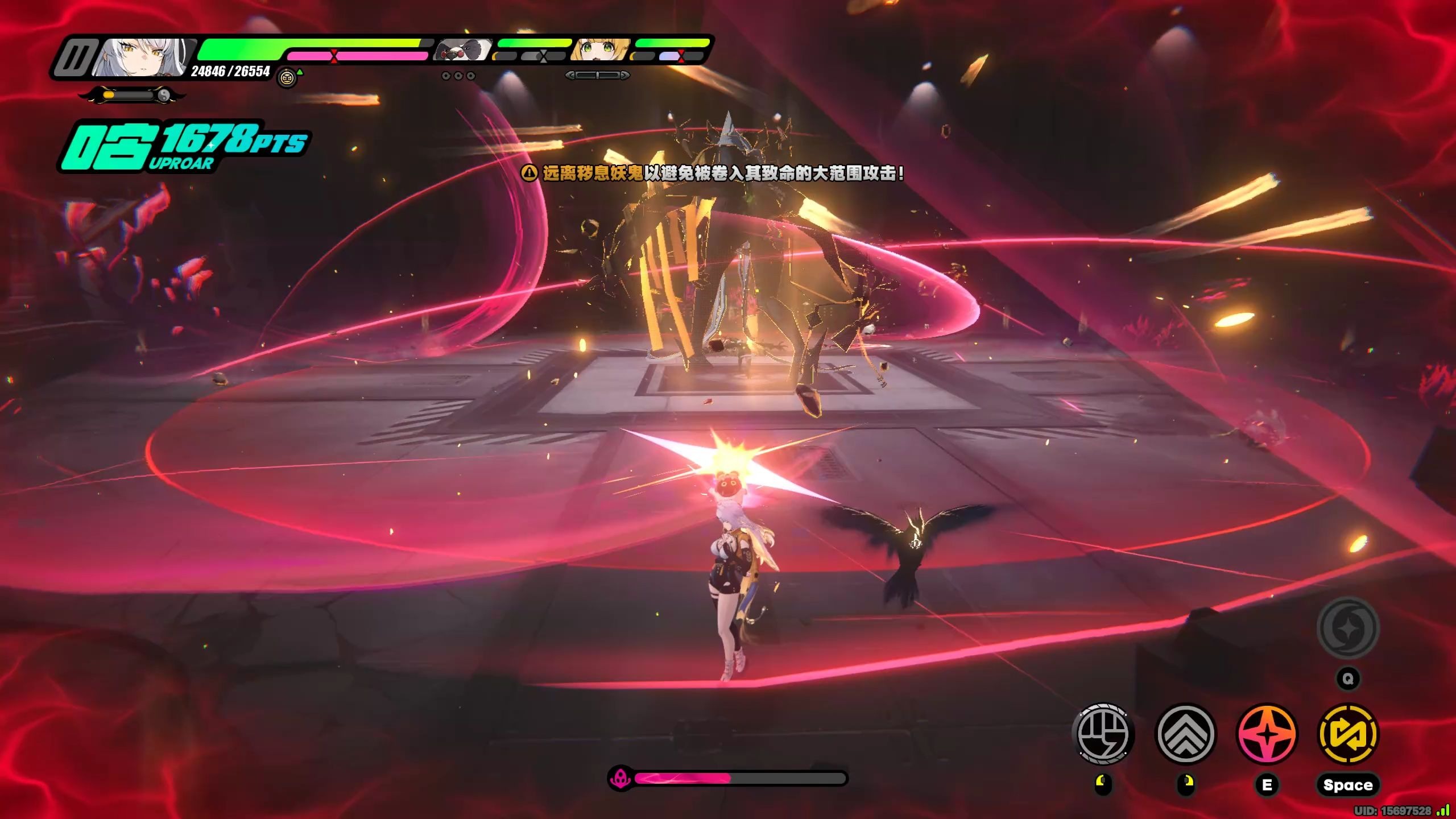Tap the yellow character swap icon
The height and width of the screenshot is (819, 1456).
coord(1348,734)
